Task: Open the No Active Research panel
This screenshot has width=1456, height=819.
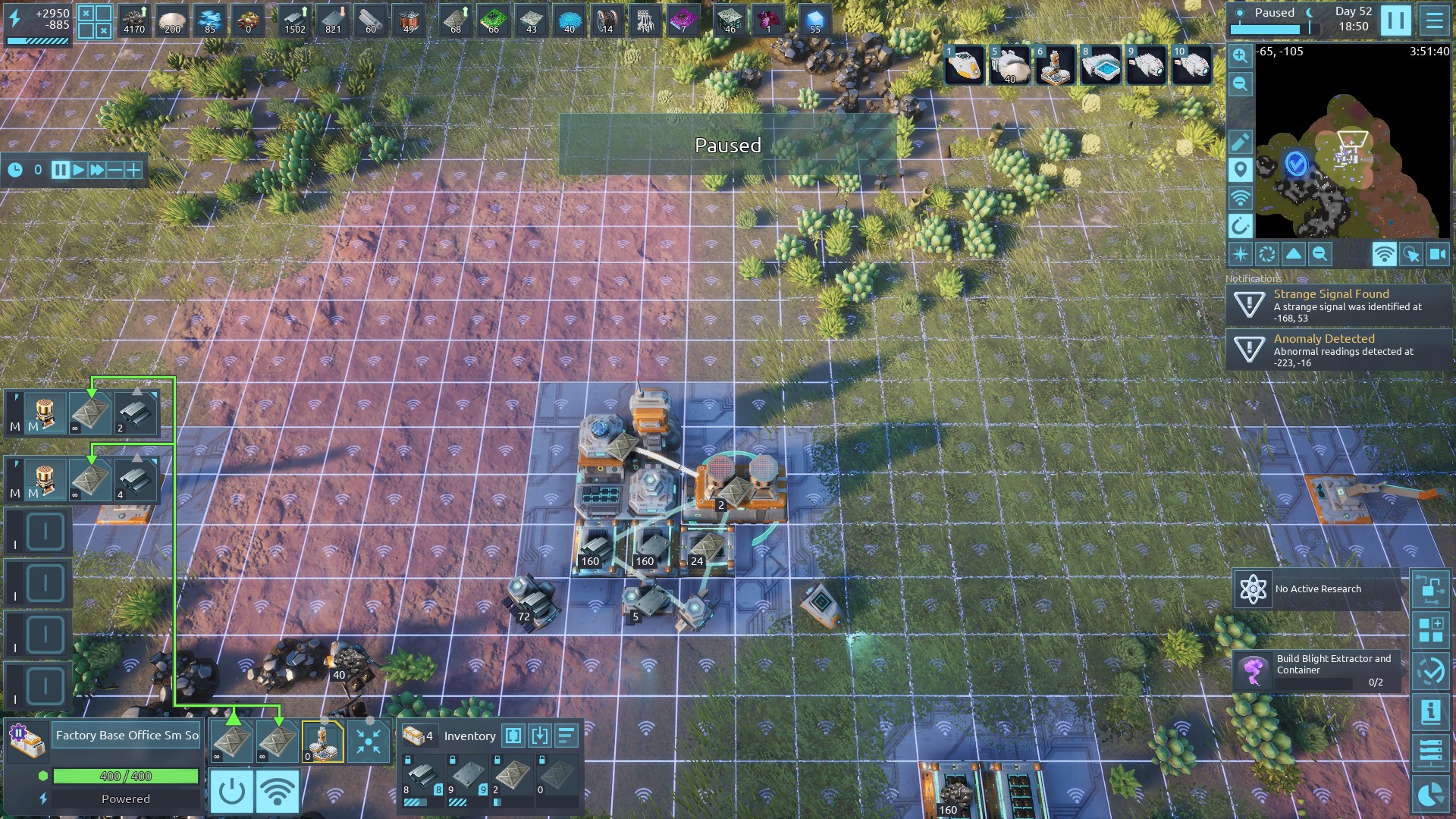Action: tap(1317, 589)
